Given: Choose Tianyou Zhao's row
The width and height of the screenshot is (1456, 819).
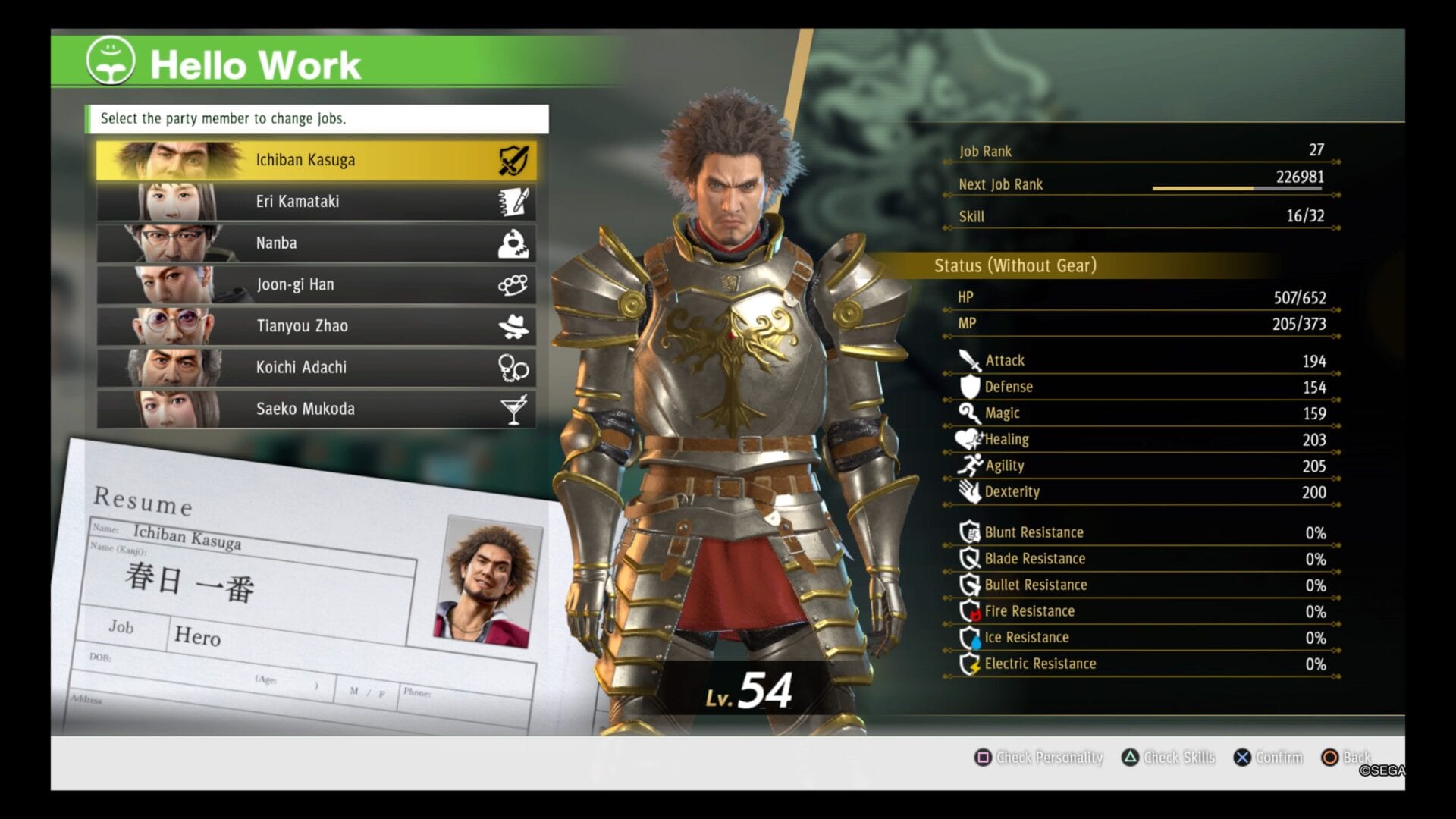Looking at the screenshot, I should pos(316,326).
